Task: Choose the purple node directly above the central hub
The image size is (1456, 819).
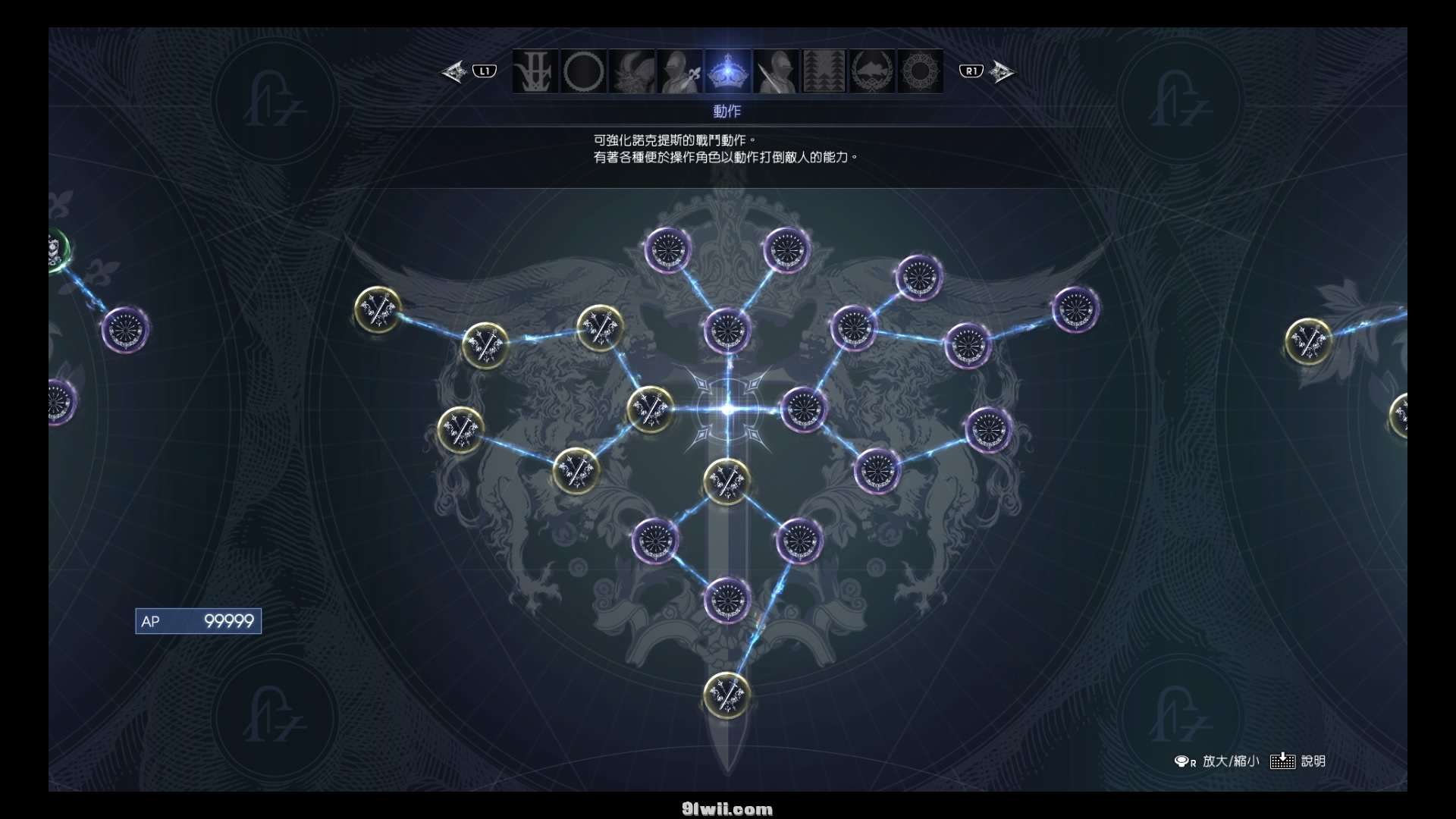Action: [728, 331]
